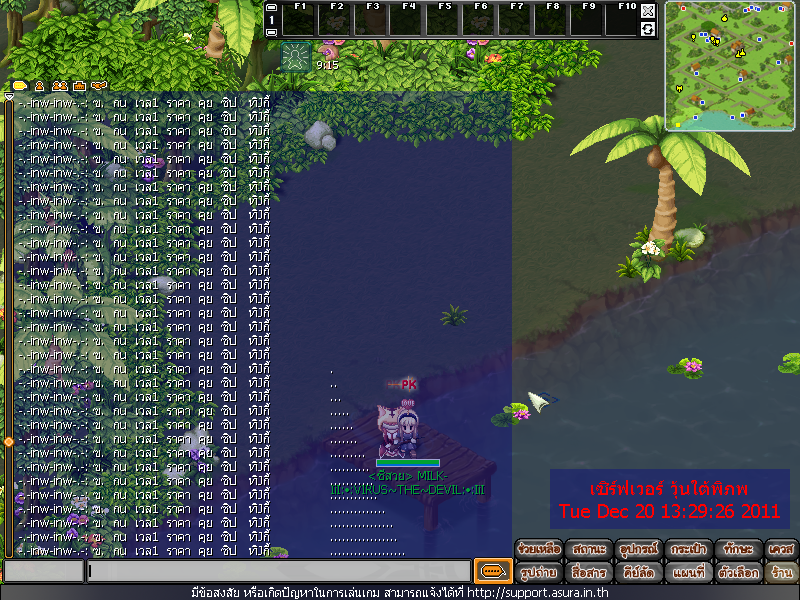Switch to the two-person party chat tab

tap(59, 86)
